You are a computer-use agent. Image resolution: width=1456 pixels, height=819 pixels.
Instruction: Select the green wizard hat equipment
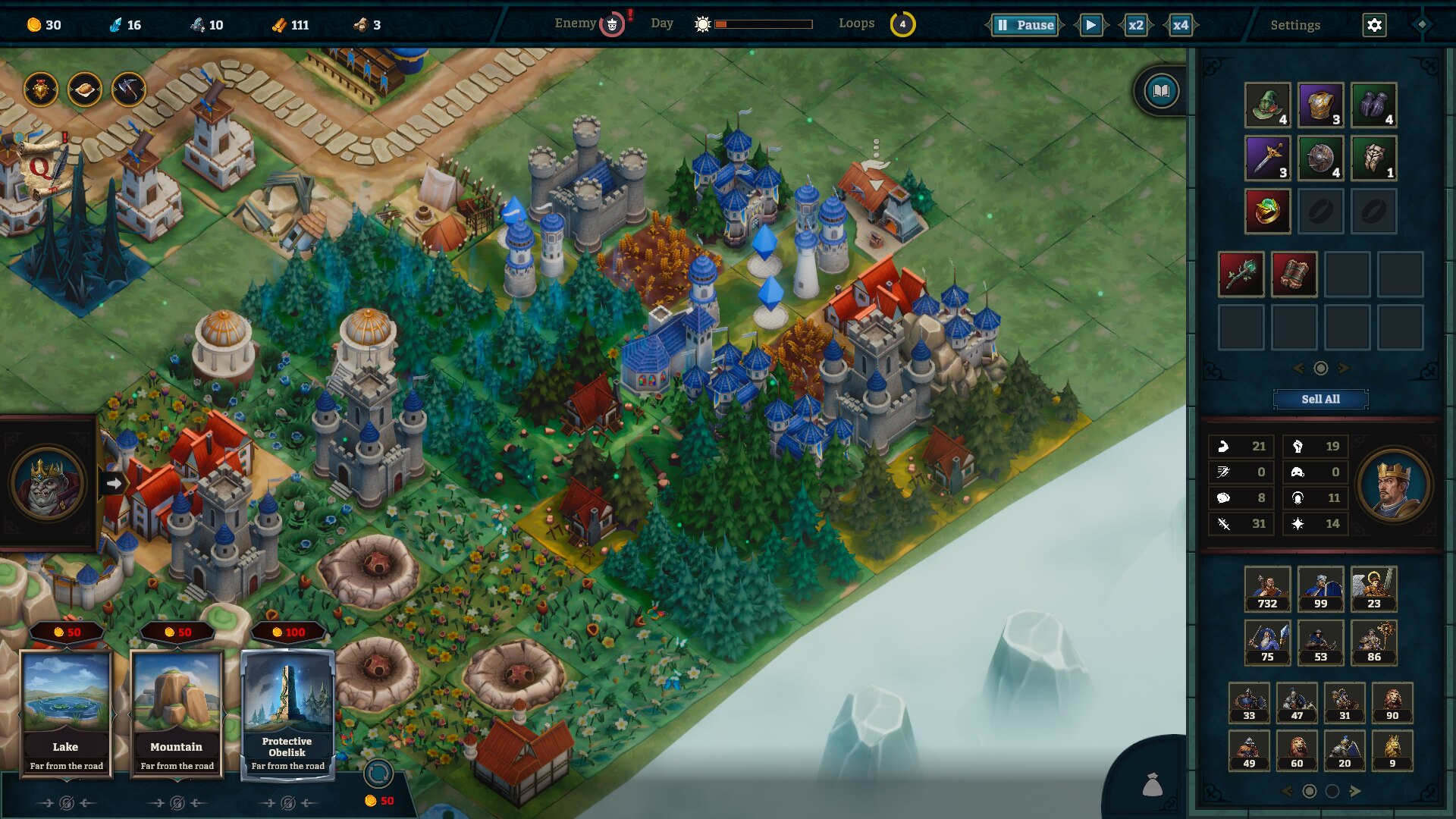pos(1267,105)
